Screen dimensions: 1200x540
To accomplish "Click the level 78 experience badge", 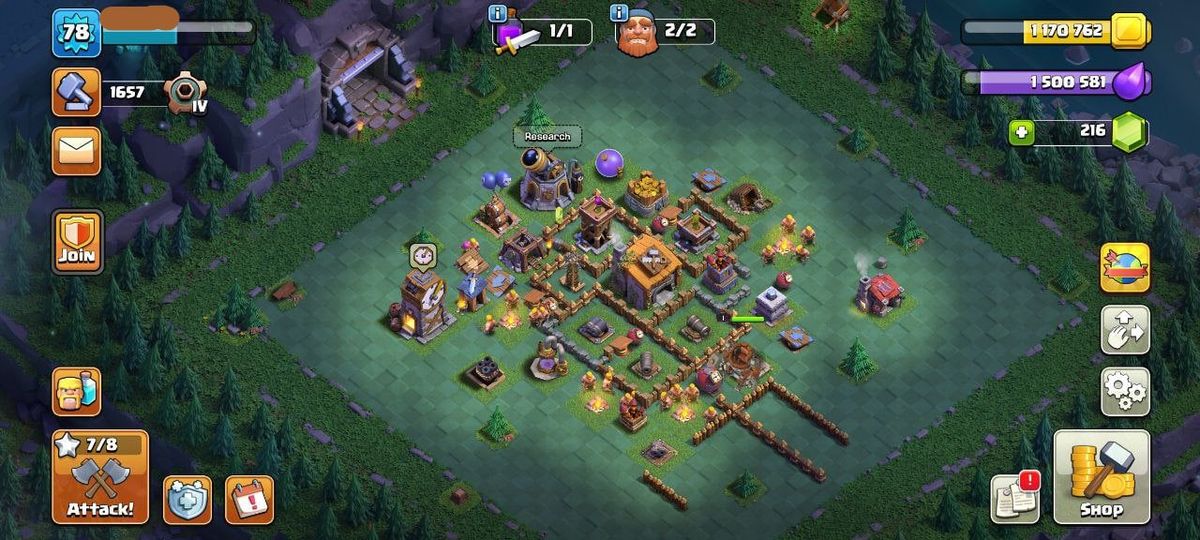I will point(76,32).
